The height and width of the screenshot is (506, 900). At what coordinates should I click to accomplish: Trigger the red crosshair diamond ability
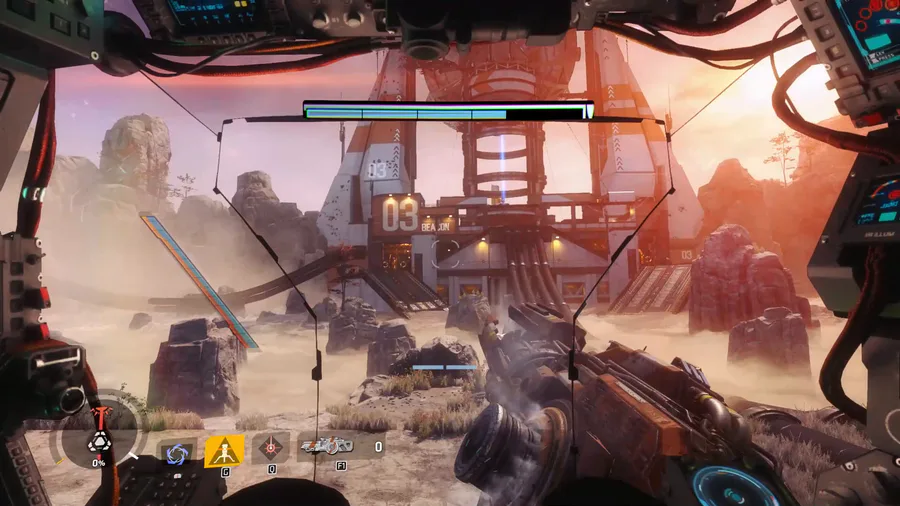[x=270, y=448]
